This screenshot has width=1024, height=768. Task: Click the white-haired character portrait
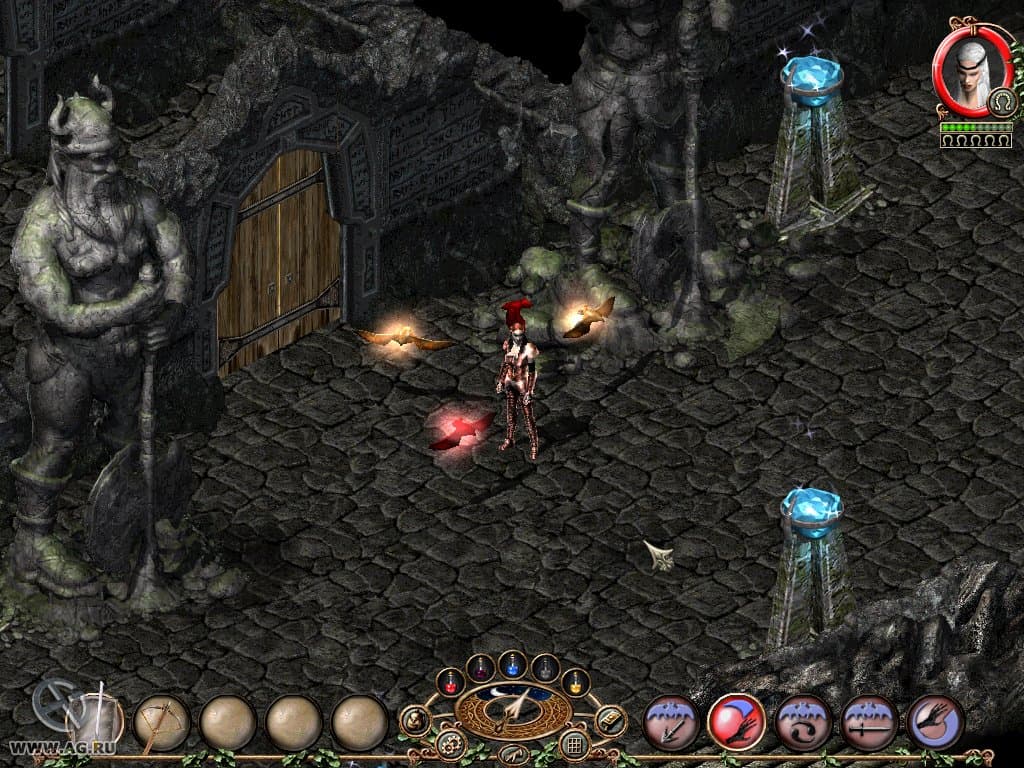[968, 73]
